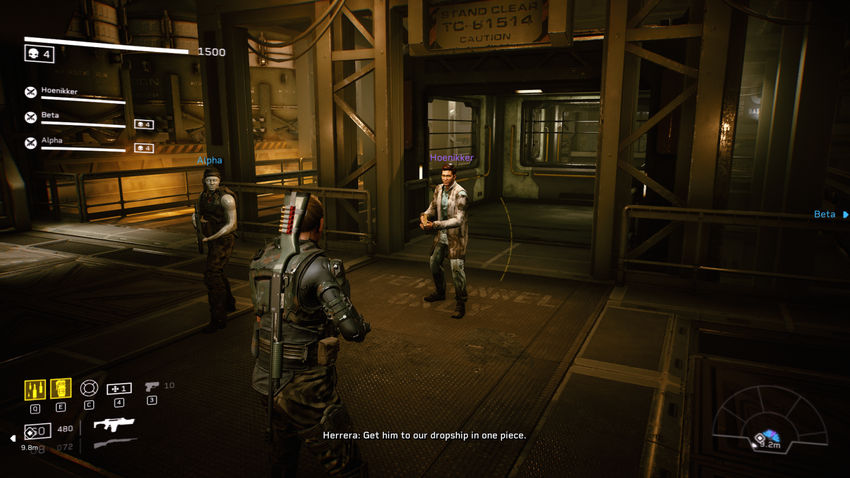Select Alpha in the squad list
Image resolution: width=850 pixels, height=478 pixels.
tap(52, 141)
